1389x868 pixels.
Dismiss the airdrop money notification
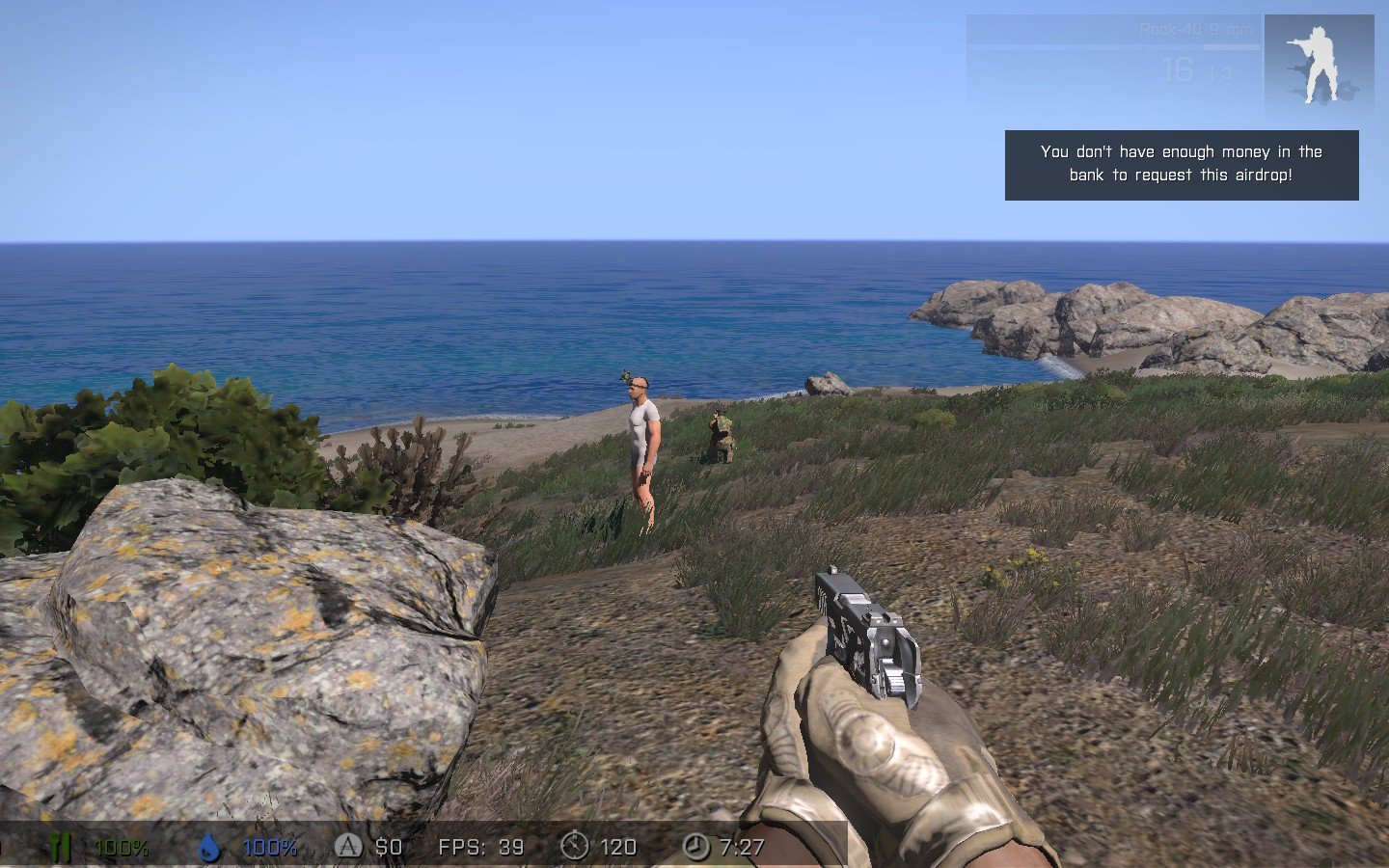pyautogui.click(x=1181, y=165)
